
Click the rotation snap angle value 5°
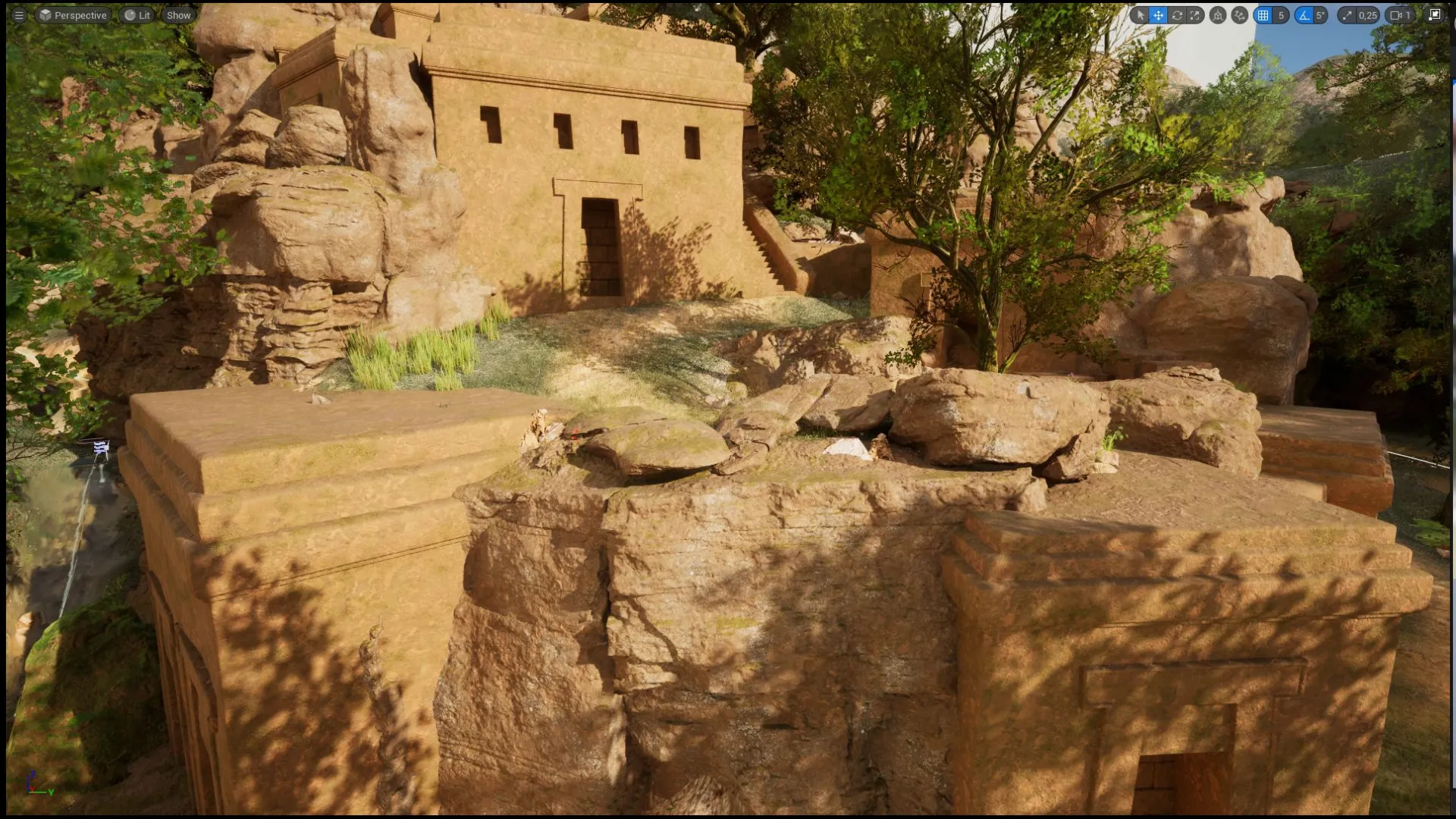click(x=1319, y=15)
